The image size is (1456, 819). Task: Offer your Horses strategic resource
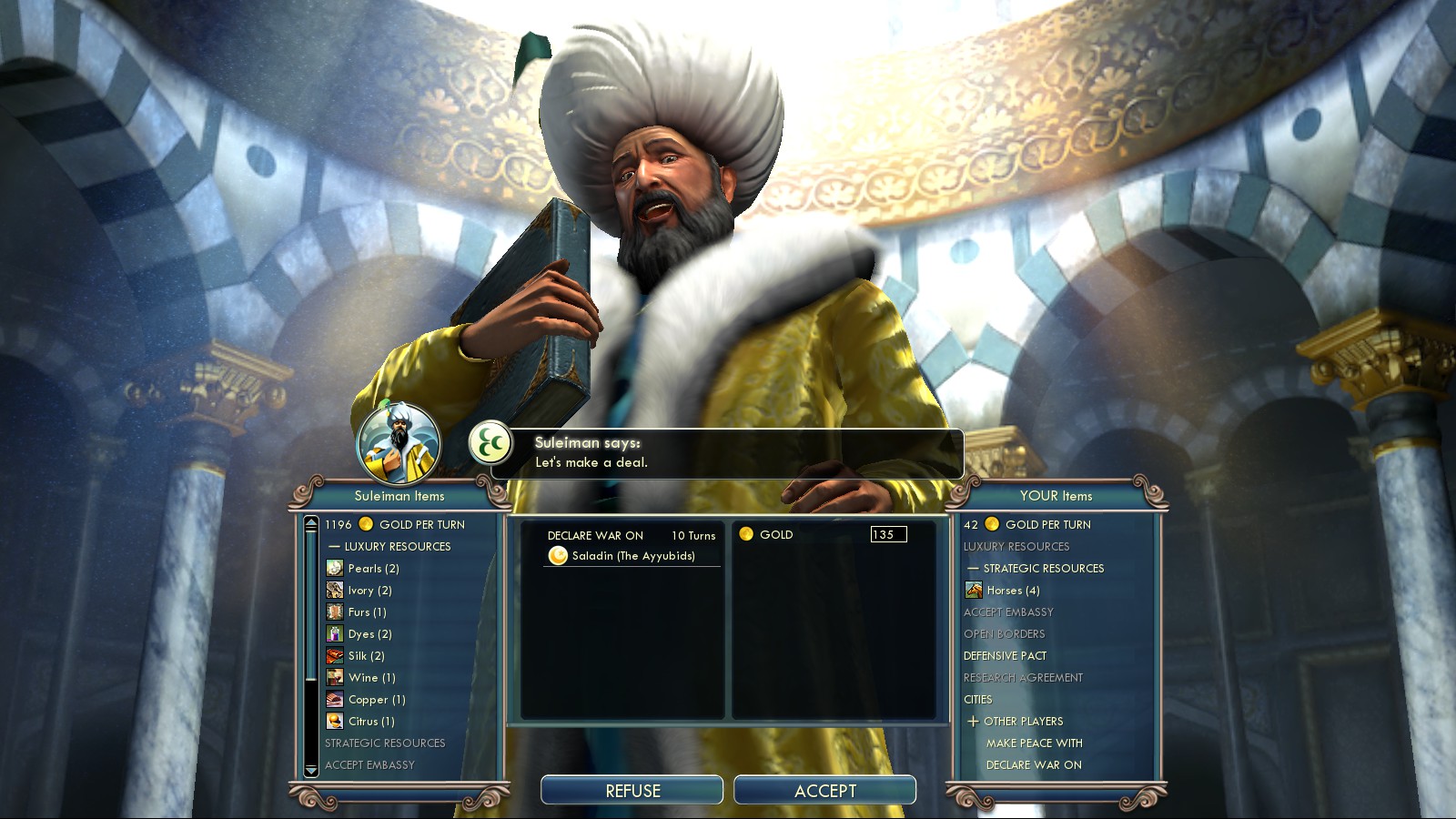(1013, 590)
